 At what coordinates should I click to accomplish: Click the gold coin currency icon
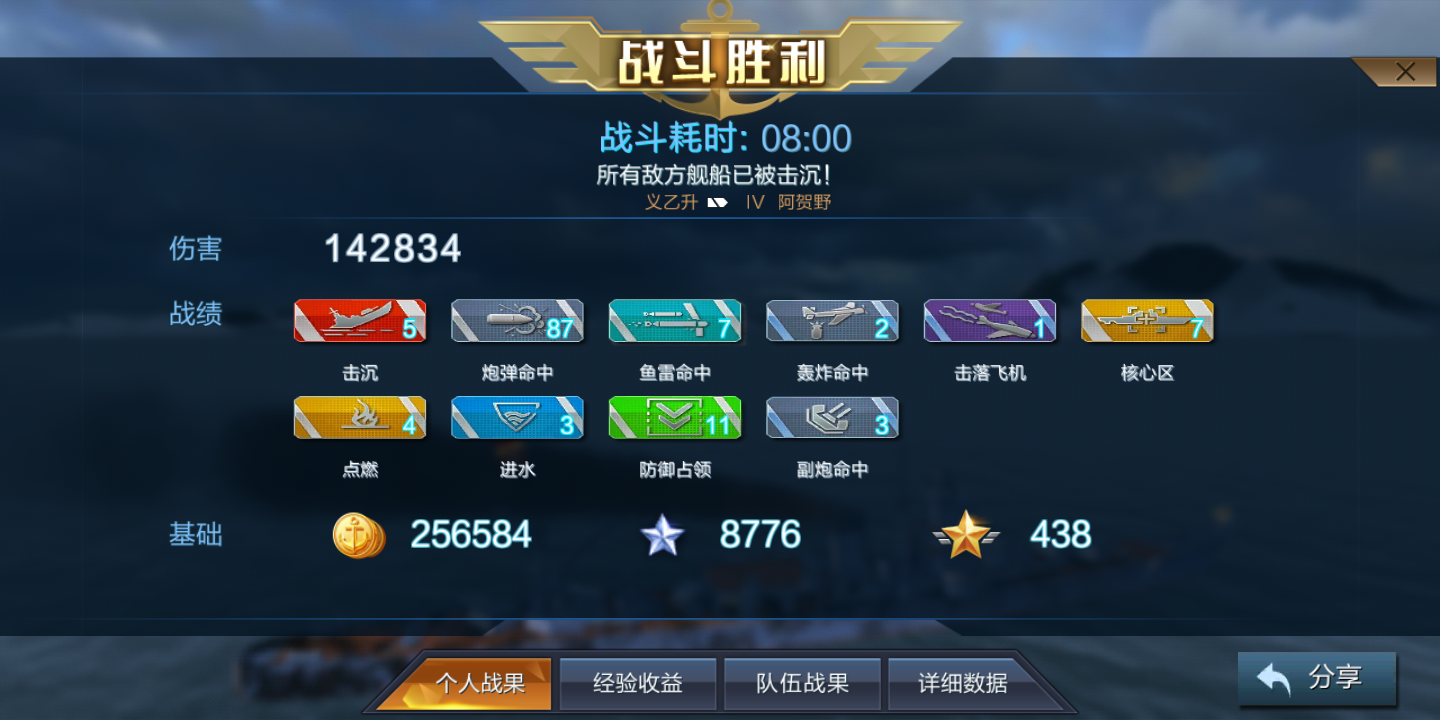point(358,535)
